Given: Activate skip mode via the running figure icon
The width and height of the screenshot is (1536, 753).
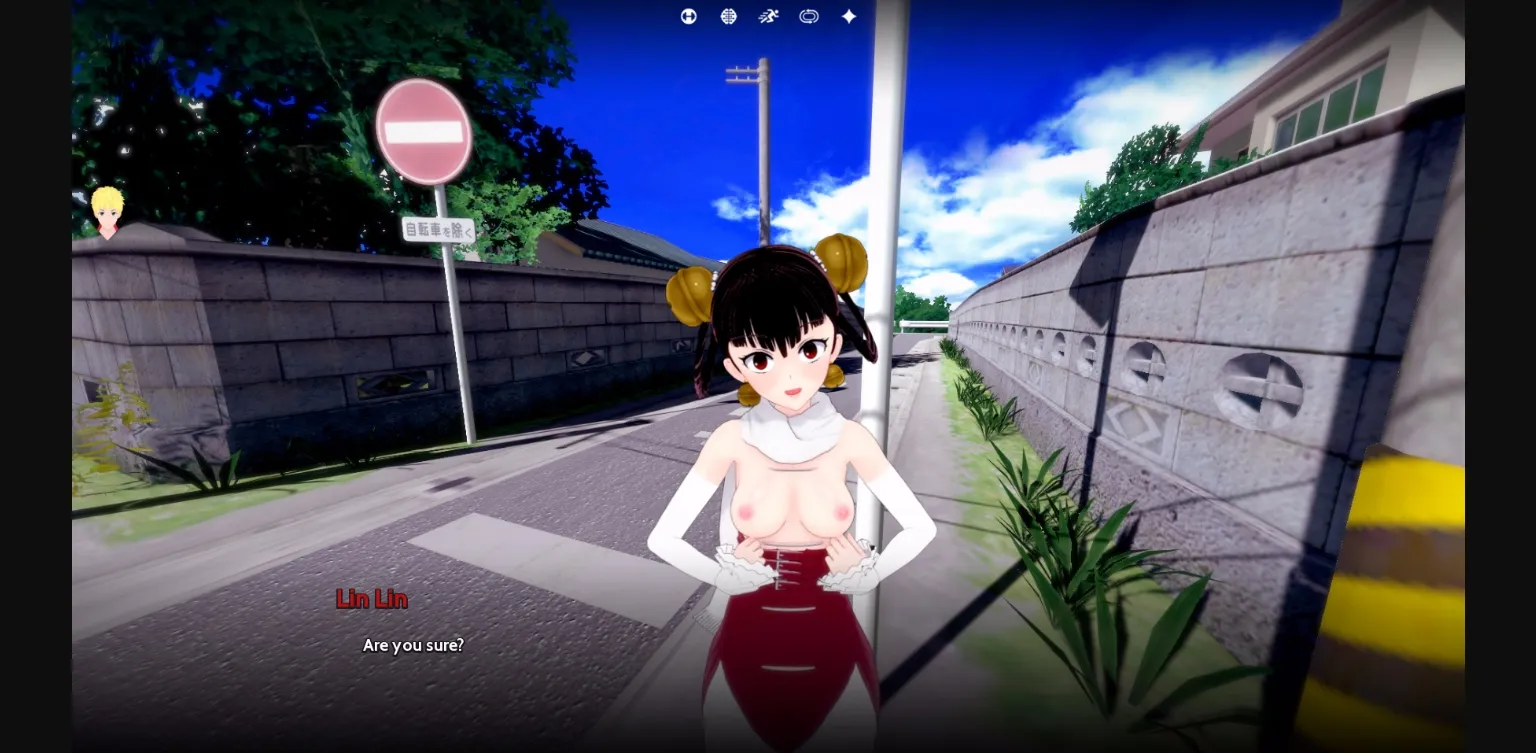Looking at the screenshot, I should [x=768, y=16].
